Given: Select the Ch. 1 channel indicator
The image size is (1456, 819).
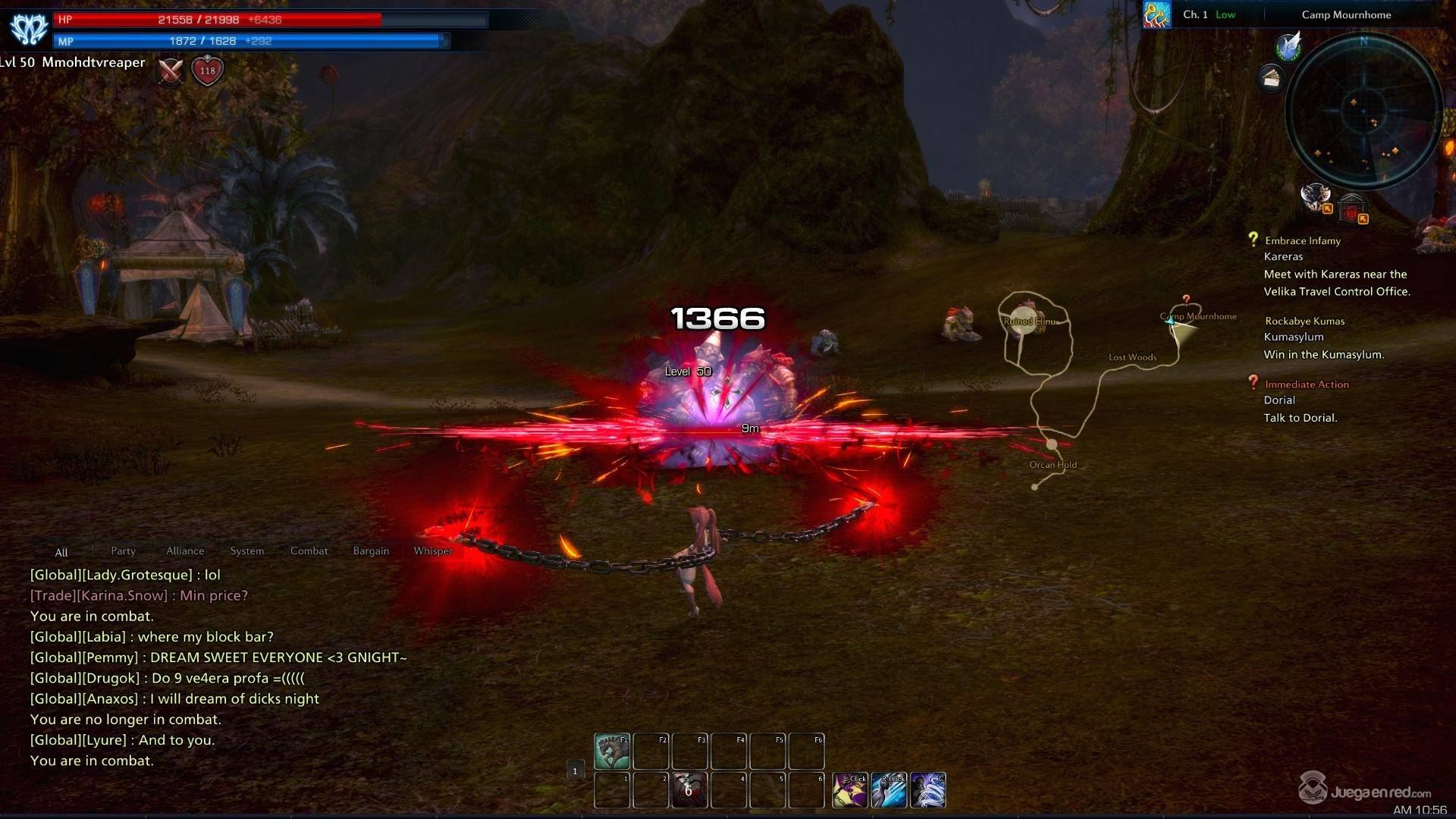Looking at the screenshot, I should point(1195,15).
